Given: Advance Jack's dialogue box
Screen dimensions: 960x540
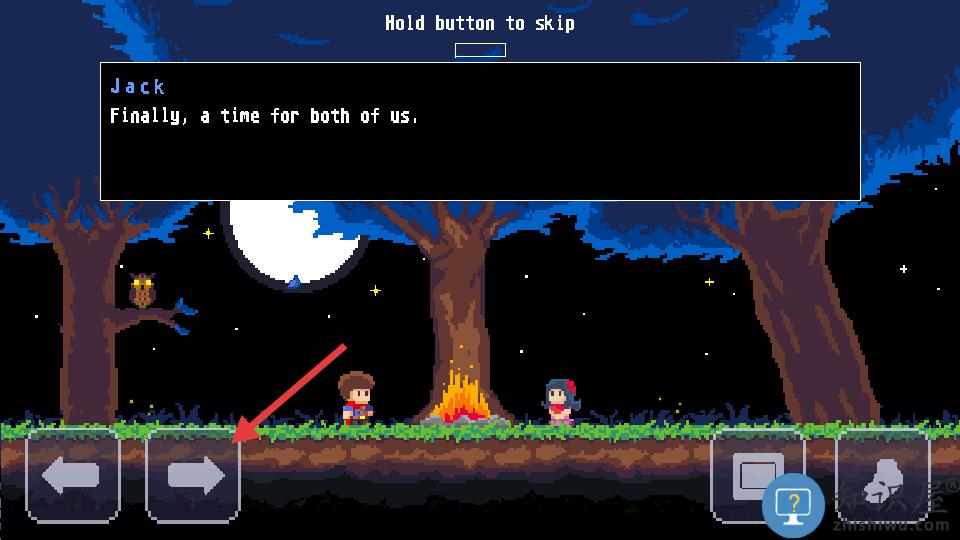Looking at the screenshot, I should pos(480,132).
